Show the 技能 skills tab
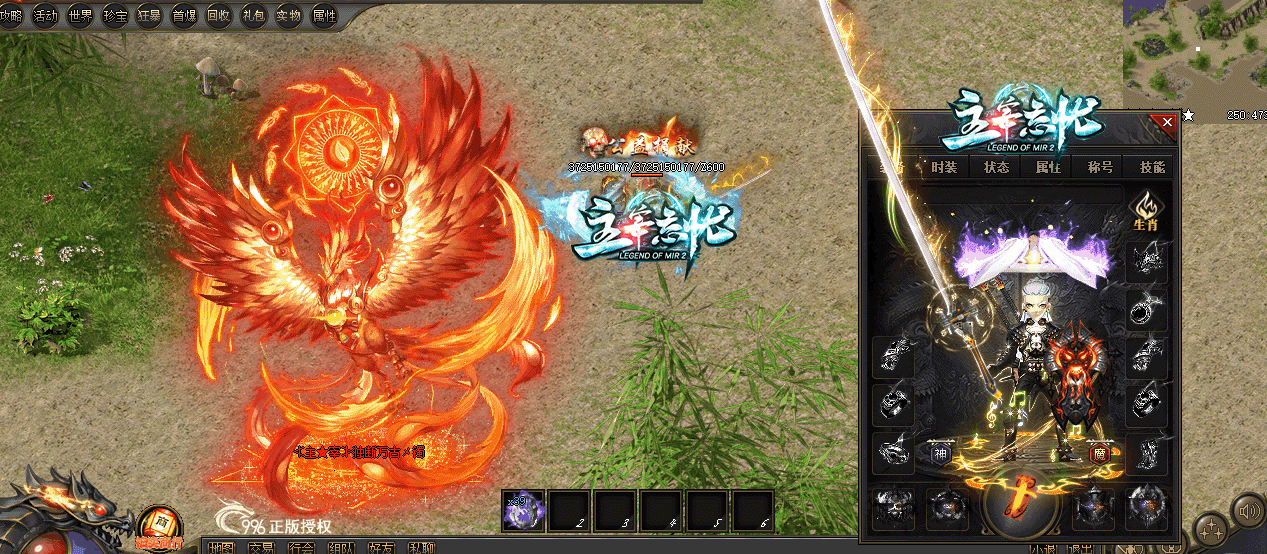Image resolution: width=1267 pixels, height=554 pixels. pyautogui.click(x=1152, y=167)
